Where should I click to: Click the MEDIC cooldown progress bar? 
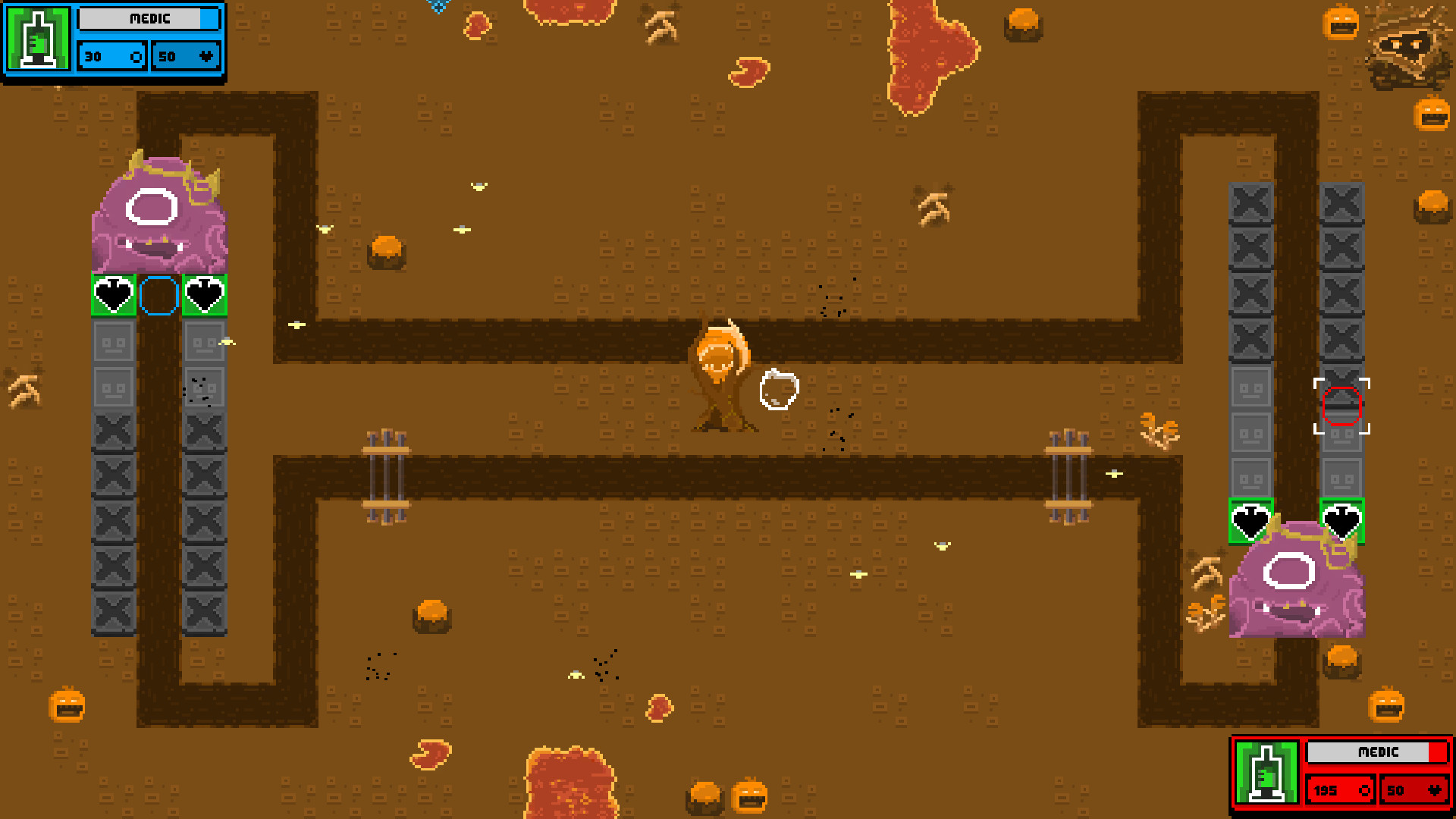[x=149, y=19]
